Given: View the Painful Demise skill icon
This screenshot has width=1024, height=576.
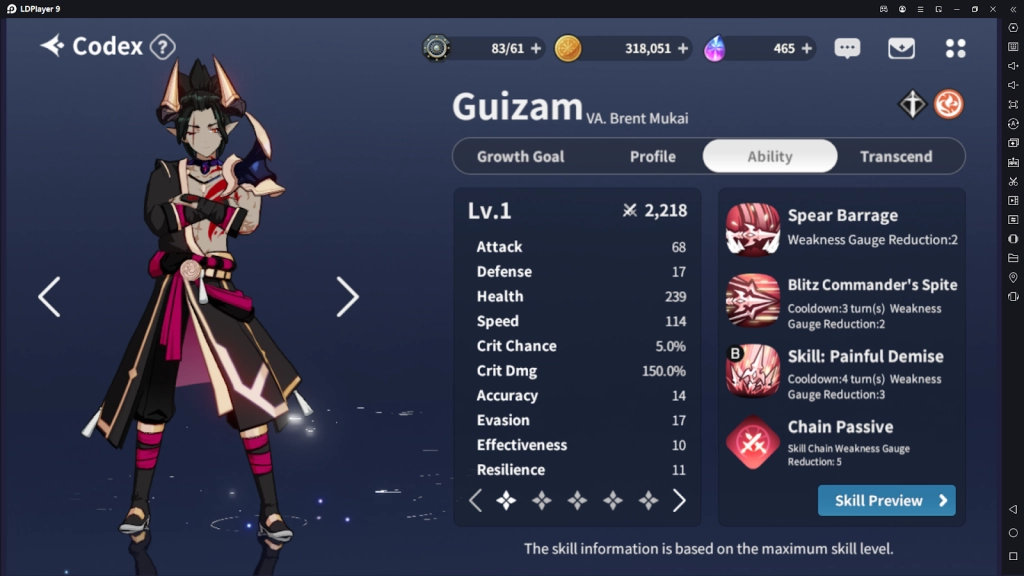Looking at the screenshot, I should [x=752, y=371].
